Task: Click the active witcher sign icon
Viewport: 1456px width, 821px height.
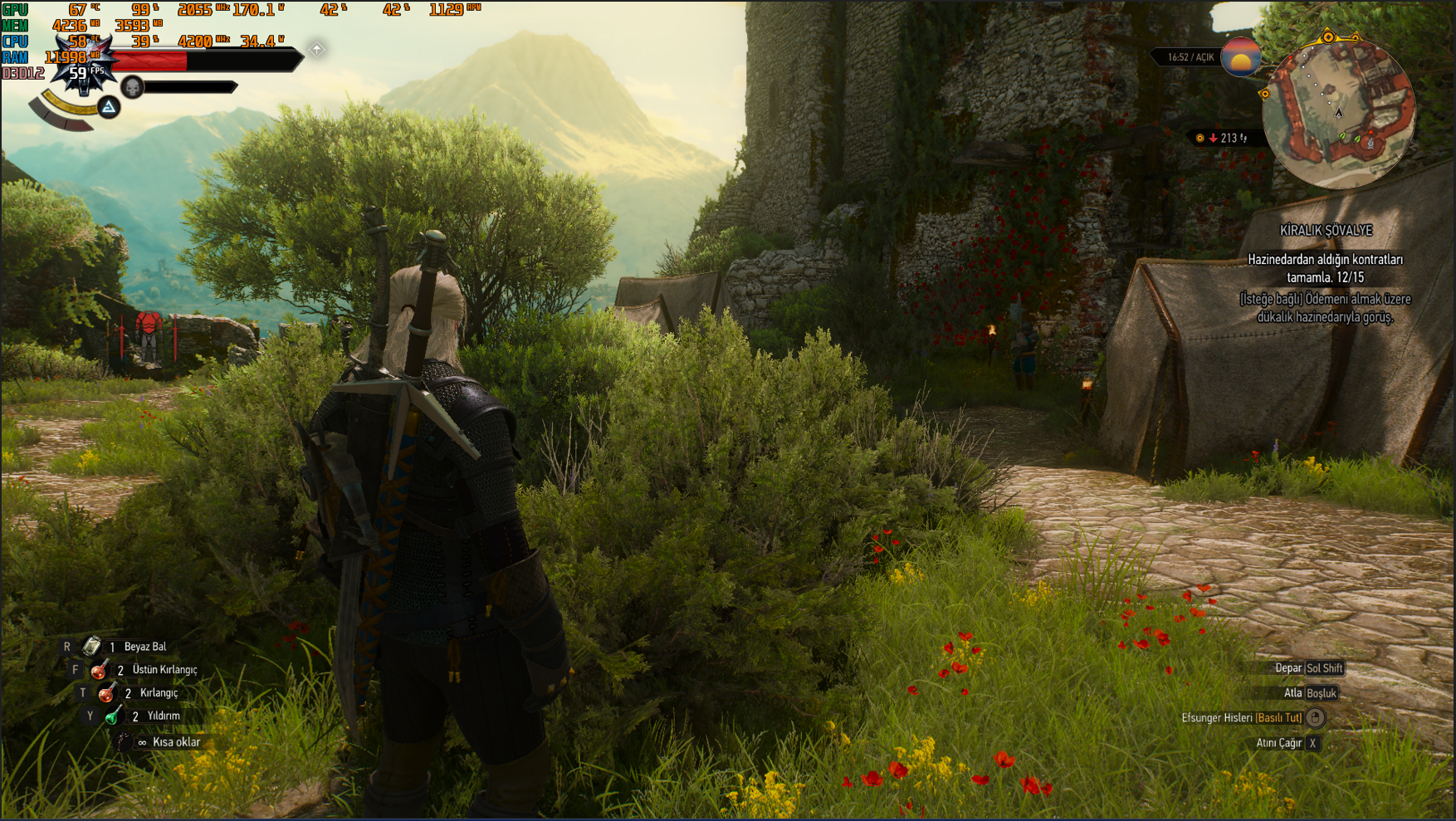Action: point(109,107)
